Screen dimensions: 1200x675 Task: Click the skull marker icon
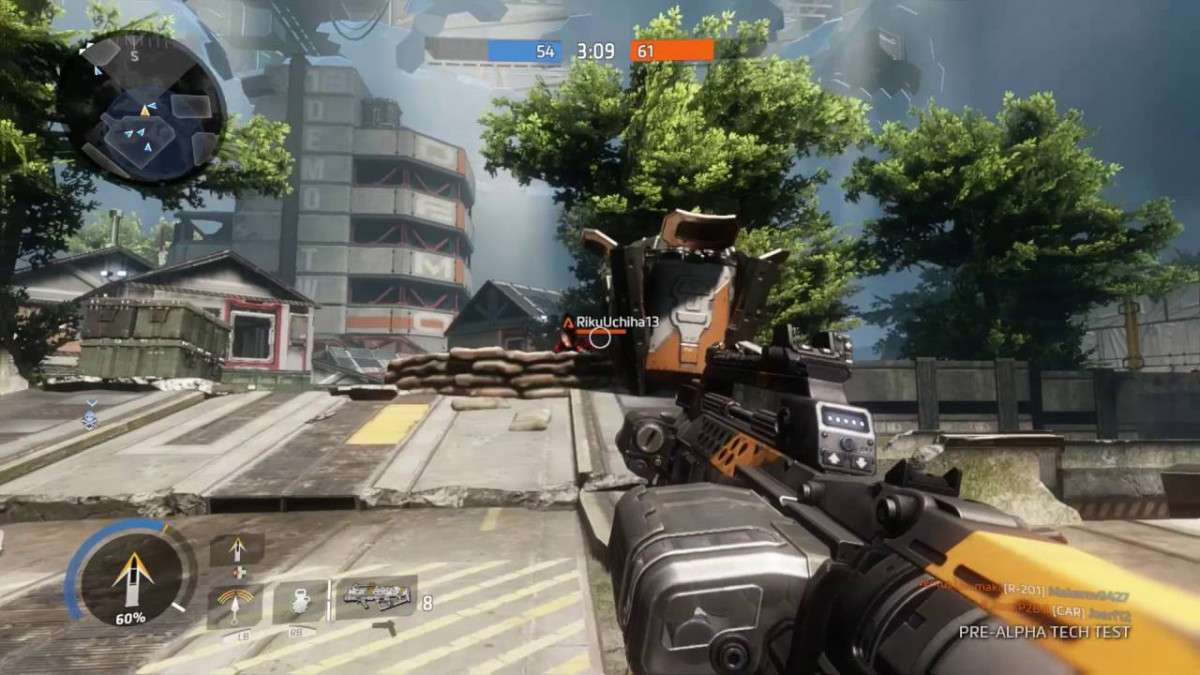[90, 416]
